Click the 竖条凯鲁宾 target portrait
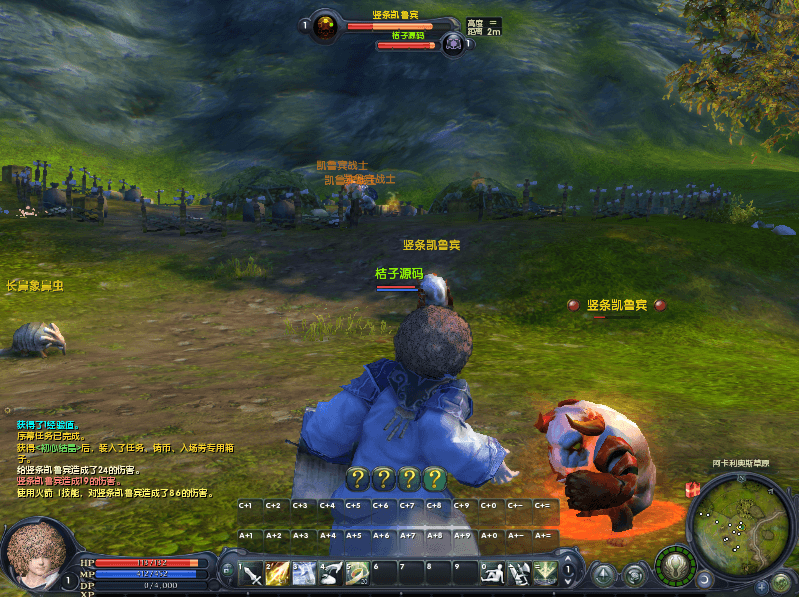 (325, 27)
